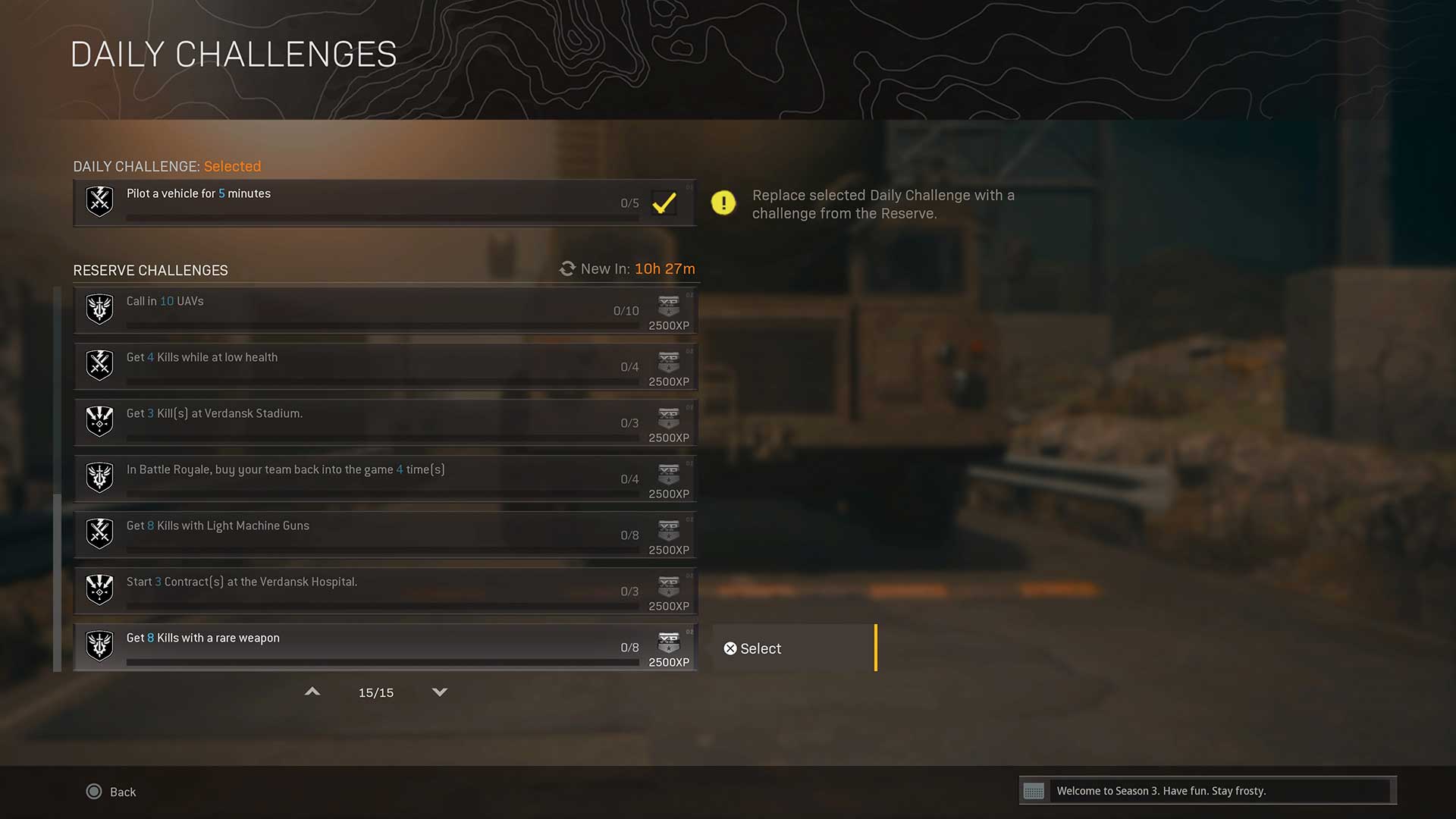Pick the 'Get 4 Kills while at low health' challenge
This screenshot has width=1456, height=819.
click(384, 366)
